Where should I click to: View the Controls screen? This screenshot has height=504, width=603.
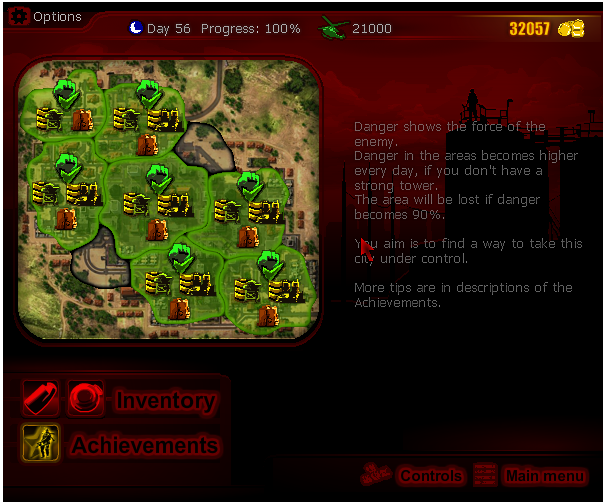click(x=430, y=476)
